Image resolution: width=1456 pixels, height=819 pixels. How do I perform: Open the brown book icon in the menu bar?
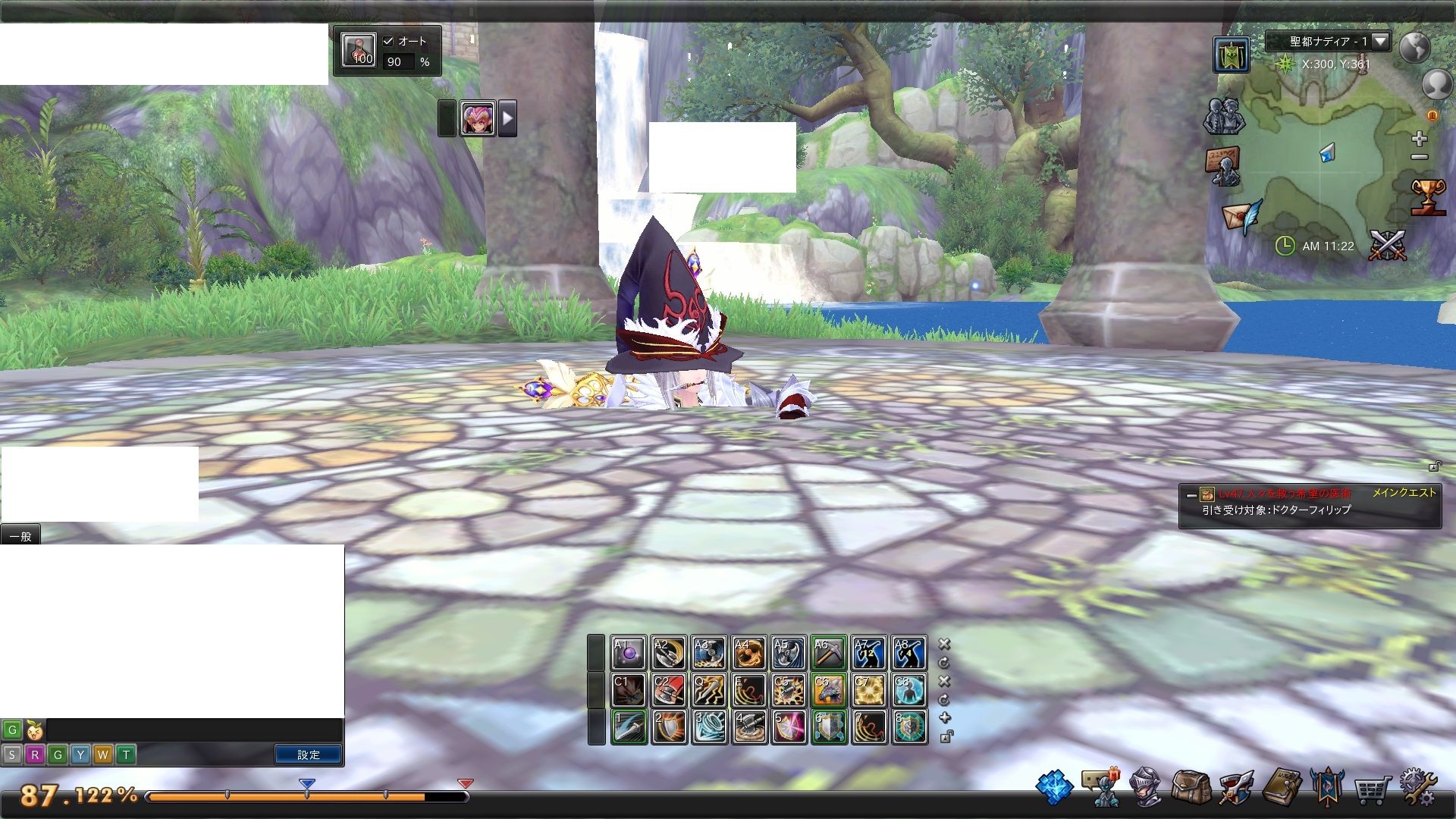[1282, 787]
